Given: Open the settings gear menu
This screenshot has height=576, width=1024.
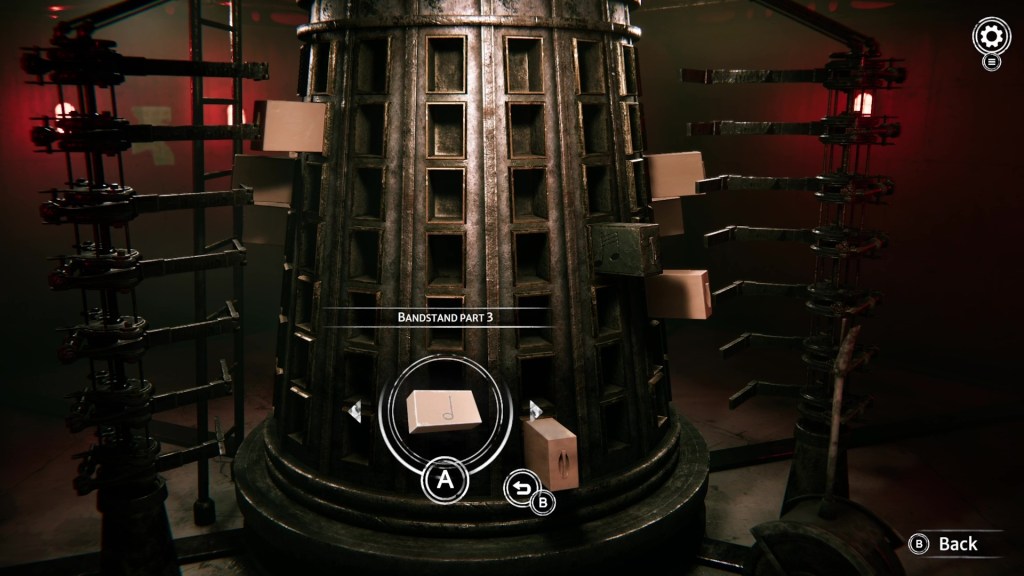Looking at the screenshot, I should (991, 37).
